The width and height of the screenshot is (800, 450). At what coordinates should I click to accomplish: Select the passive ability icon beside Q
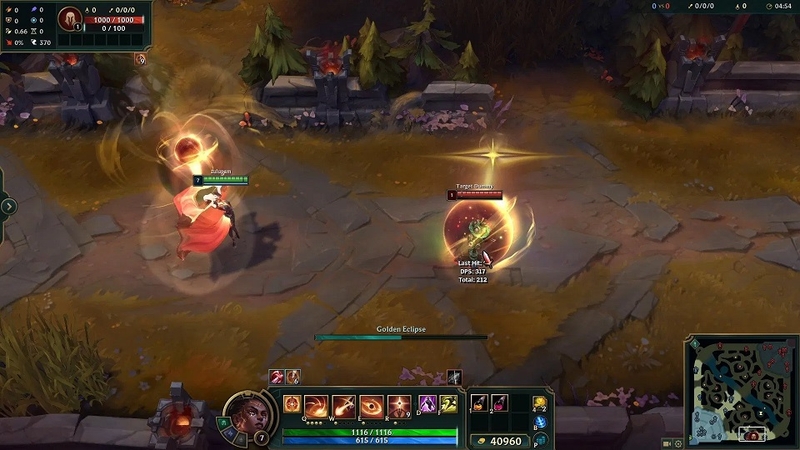[292, 404]
